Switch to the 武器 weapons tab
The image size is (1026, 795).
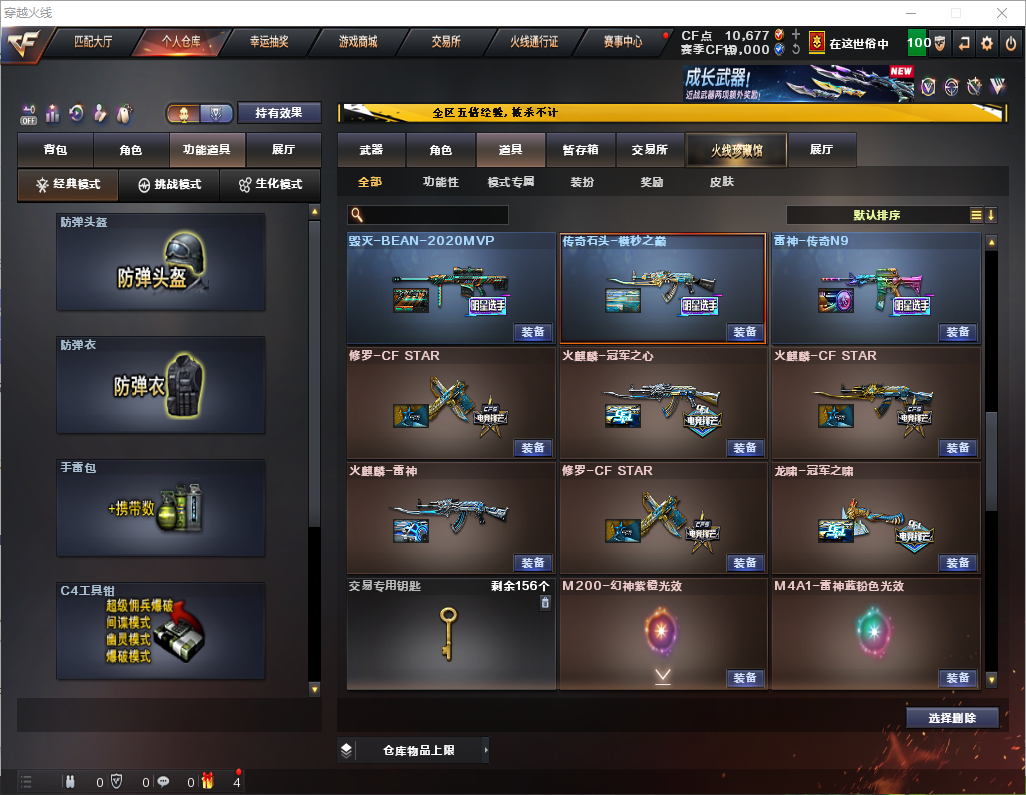pyautogui.click(x=371, y=150)
